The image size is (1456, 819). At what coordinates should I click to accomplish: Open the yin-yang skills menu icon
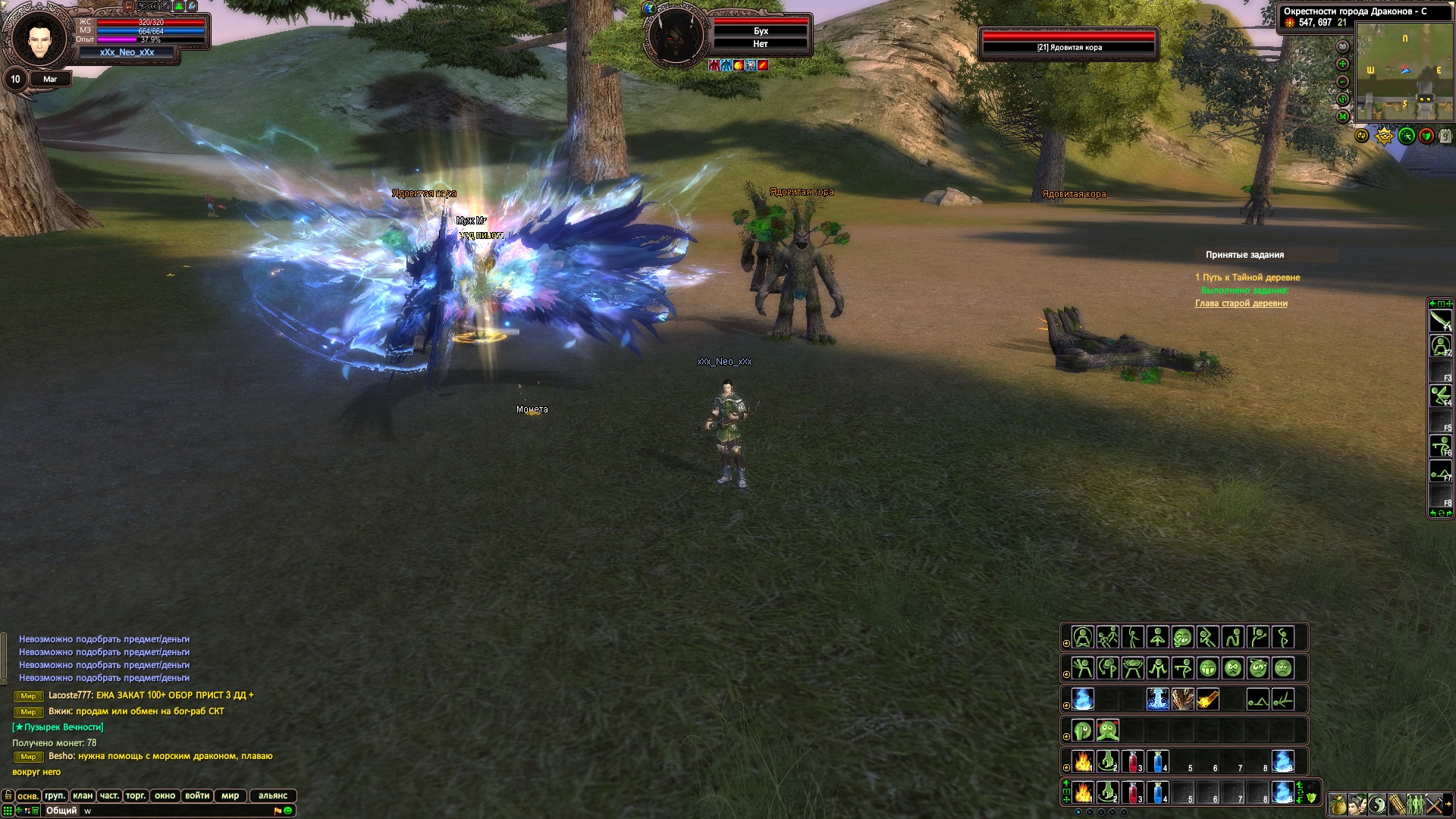click(1376, 804)
